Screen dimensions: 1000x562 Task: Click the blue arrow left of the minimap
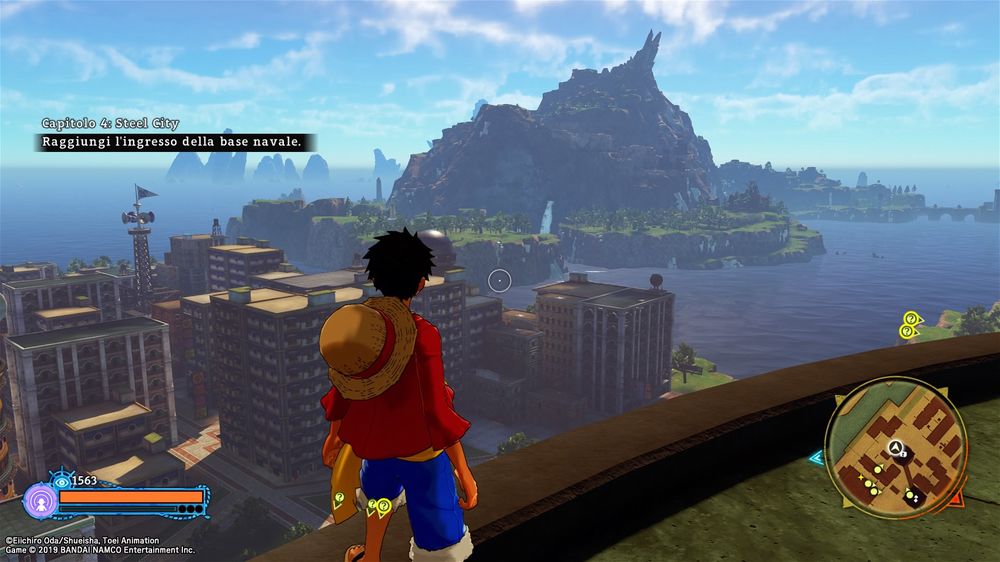816,458
